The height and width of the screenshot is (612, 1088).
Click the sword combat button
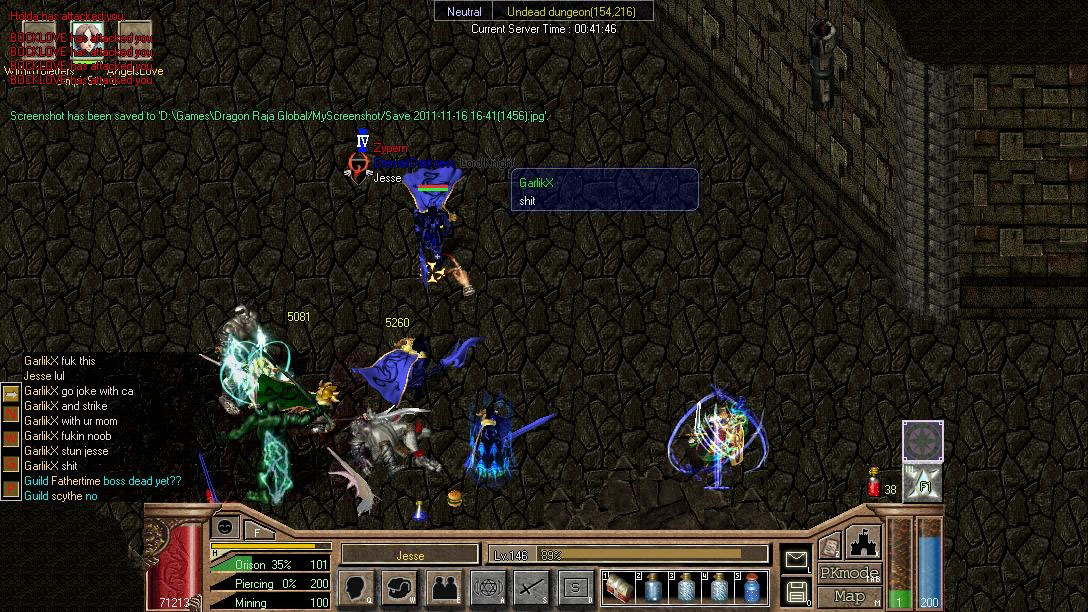click(531, 587)
